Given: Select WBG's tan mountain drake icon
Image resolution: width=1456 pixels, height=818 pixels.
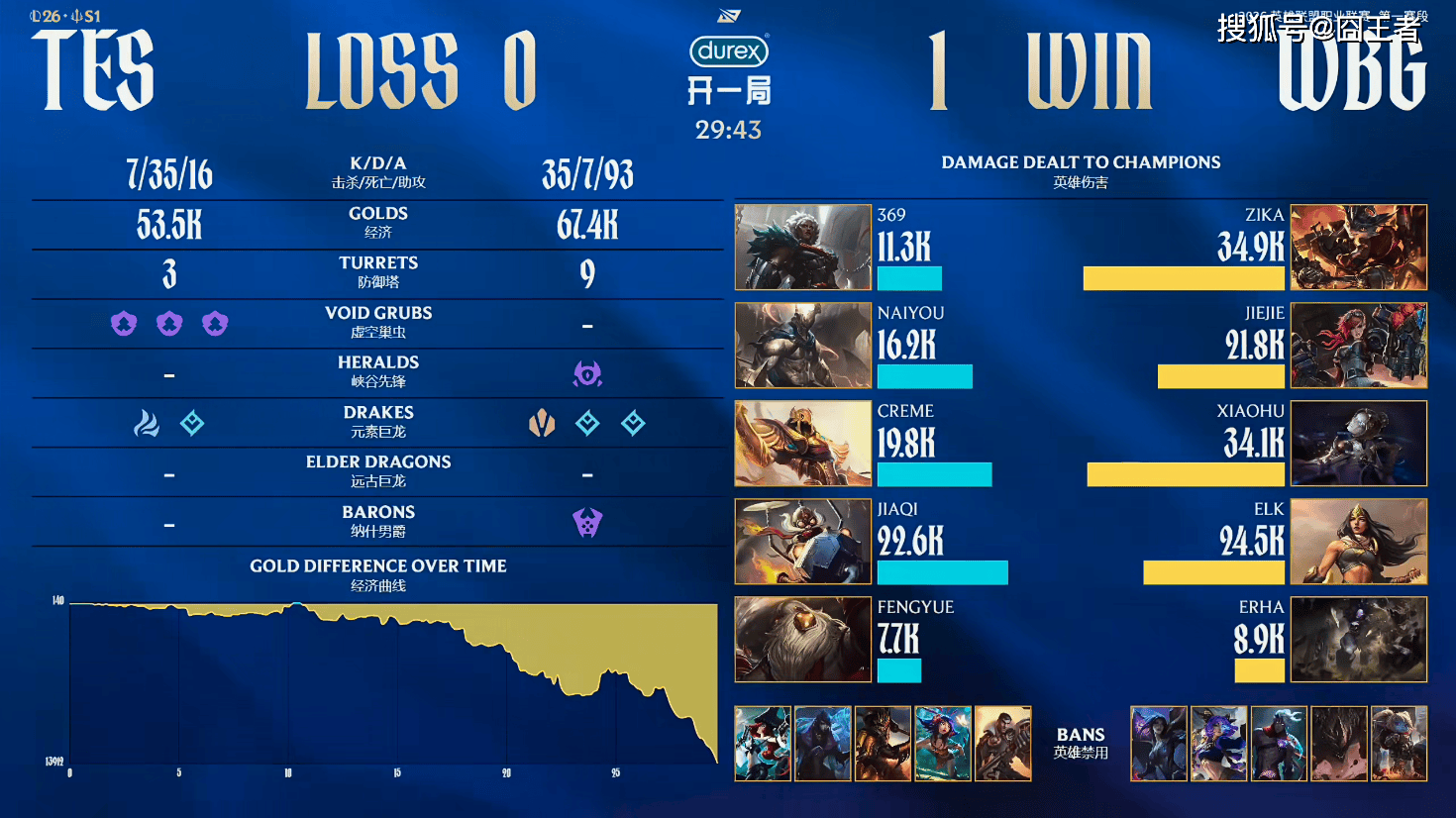Looking at the screenshot, I should [x=542, y=424].
